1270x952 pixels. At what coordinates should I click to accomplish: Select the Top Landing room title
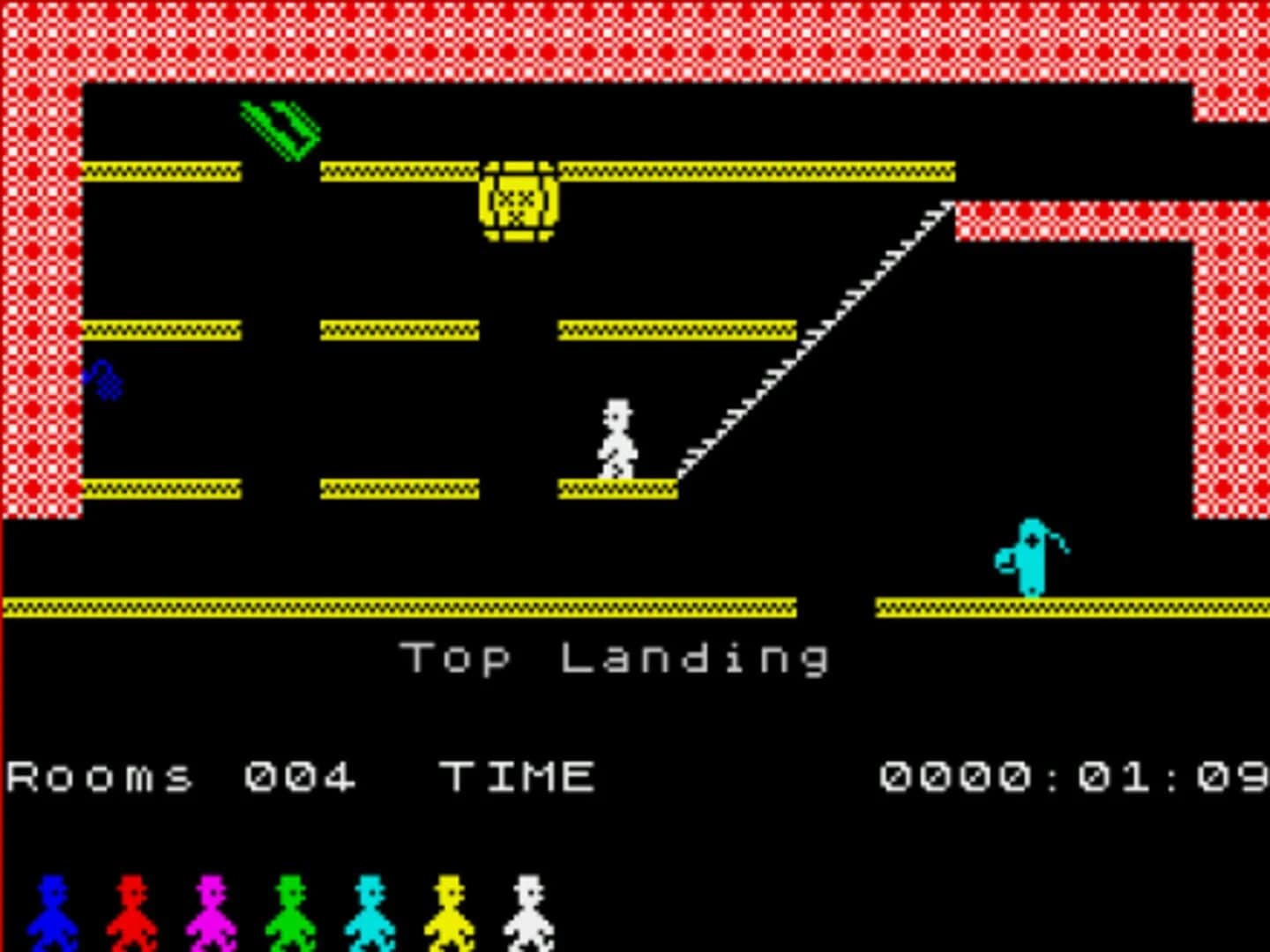pos(617,657)
